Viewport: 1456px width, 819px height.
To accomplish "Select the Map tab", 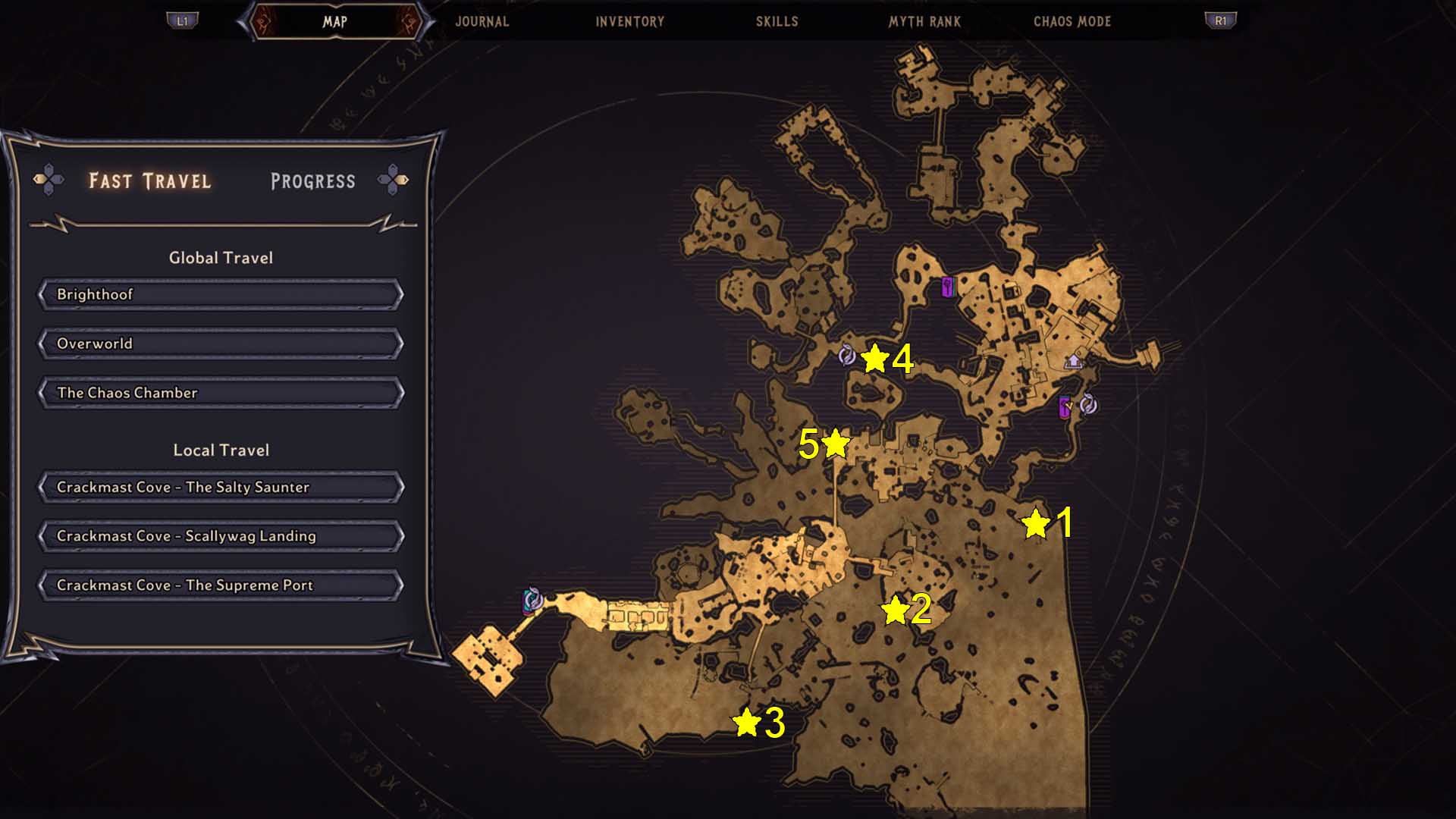I will [334, 21].
